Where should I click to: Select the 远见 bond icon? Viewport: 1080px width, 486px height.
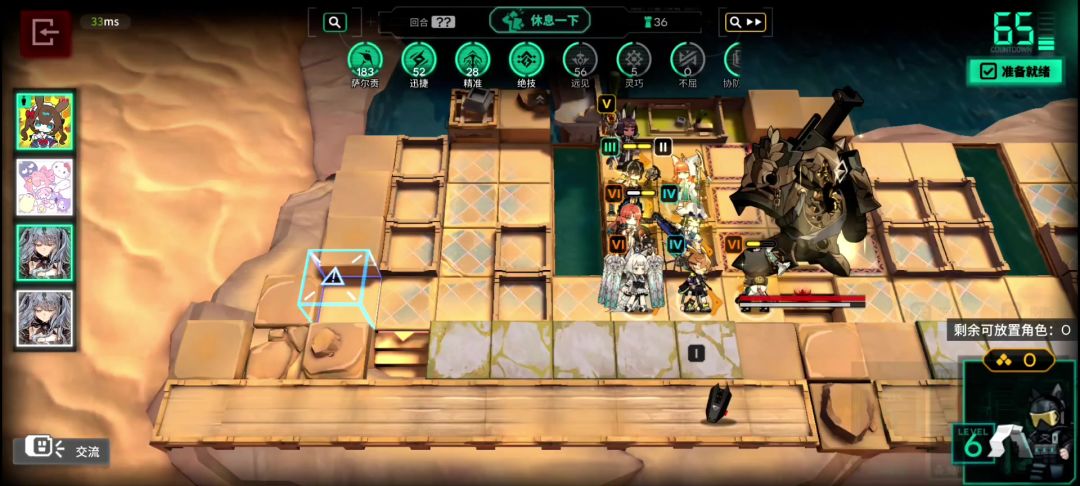point(581,60)
